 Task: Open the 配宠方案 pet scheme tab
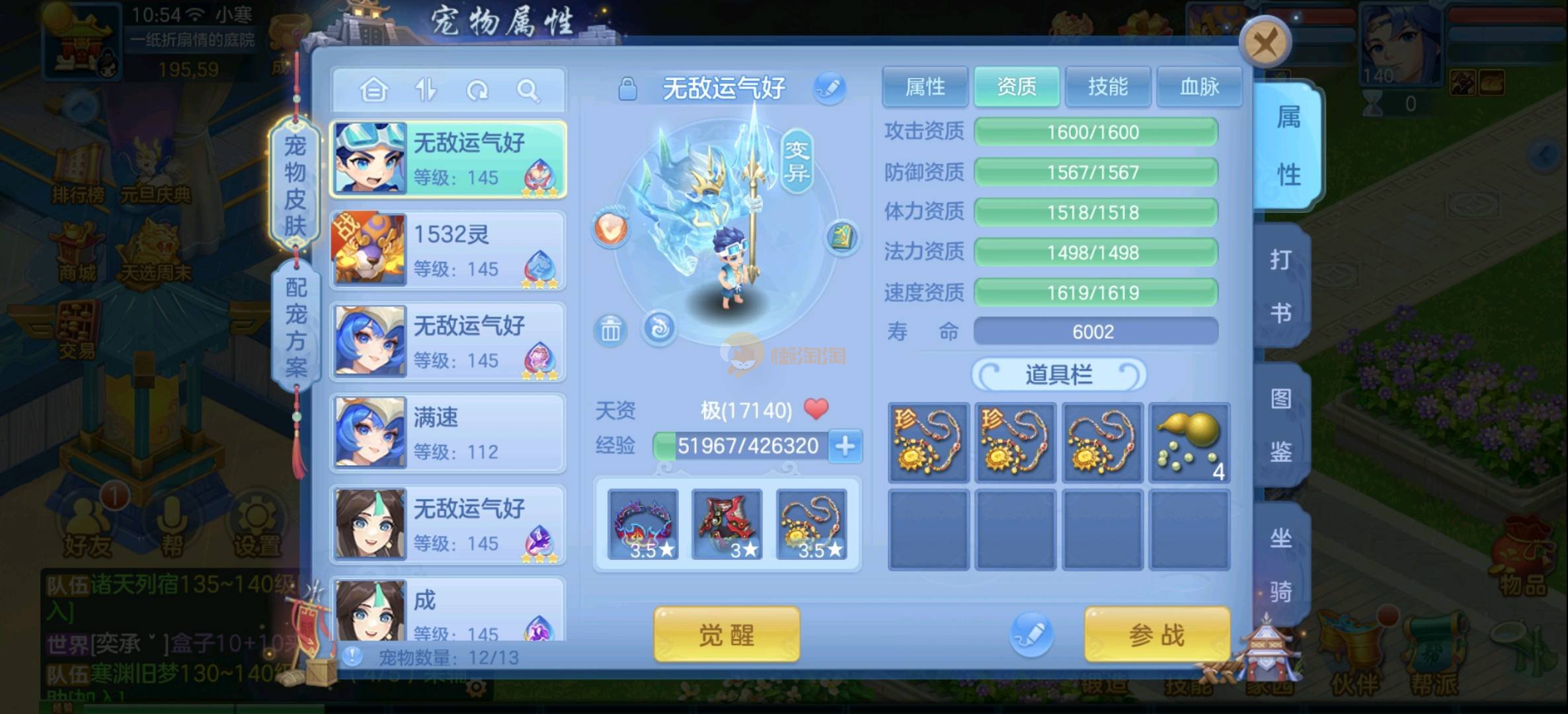tap(295, 327)
